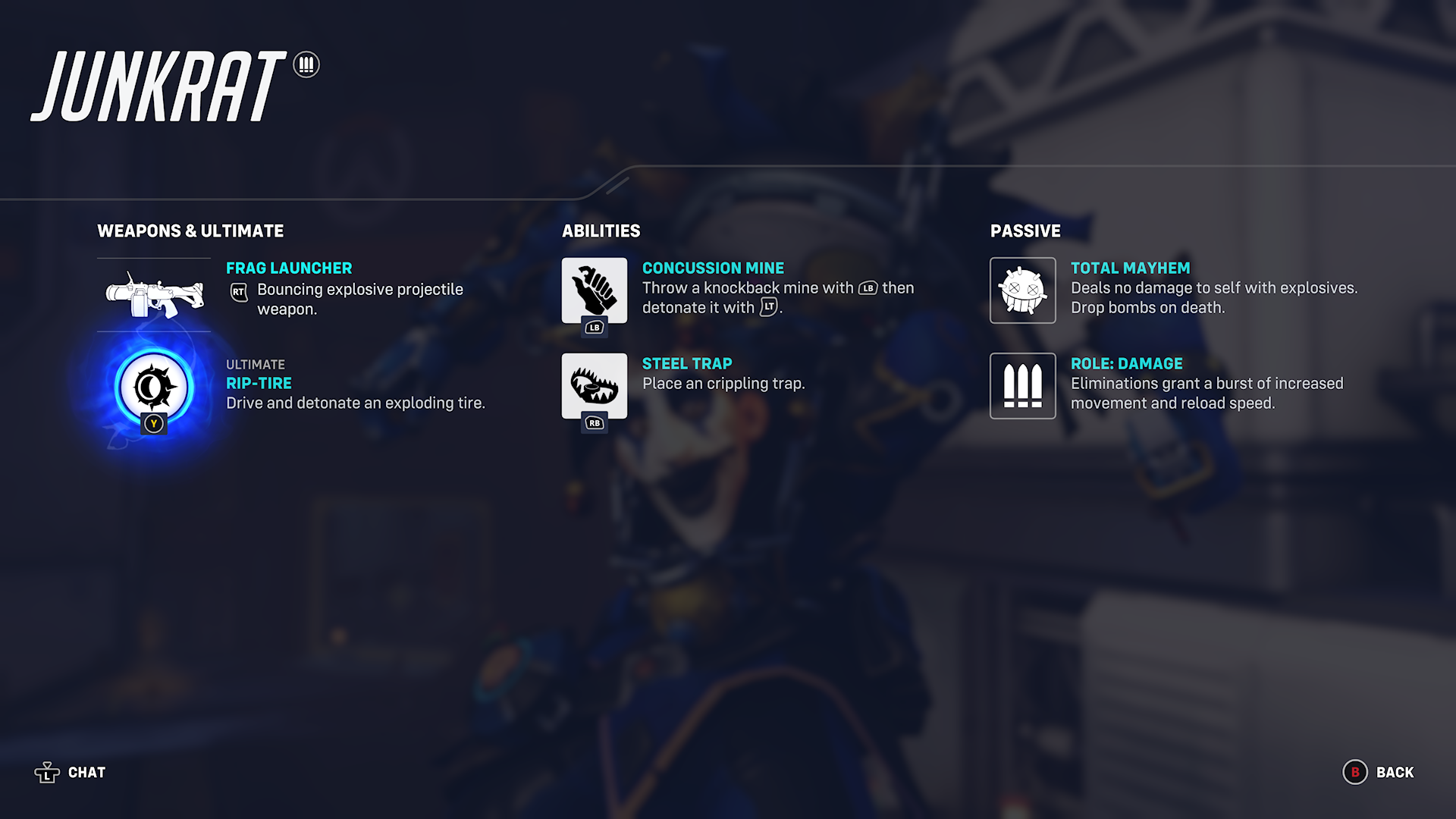This screenshot has width=1456, height=819.
Task: Click the RB badge on Steel Trap tile
Action: point(595,423)
